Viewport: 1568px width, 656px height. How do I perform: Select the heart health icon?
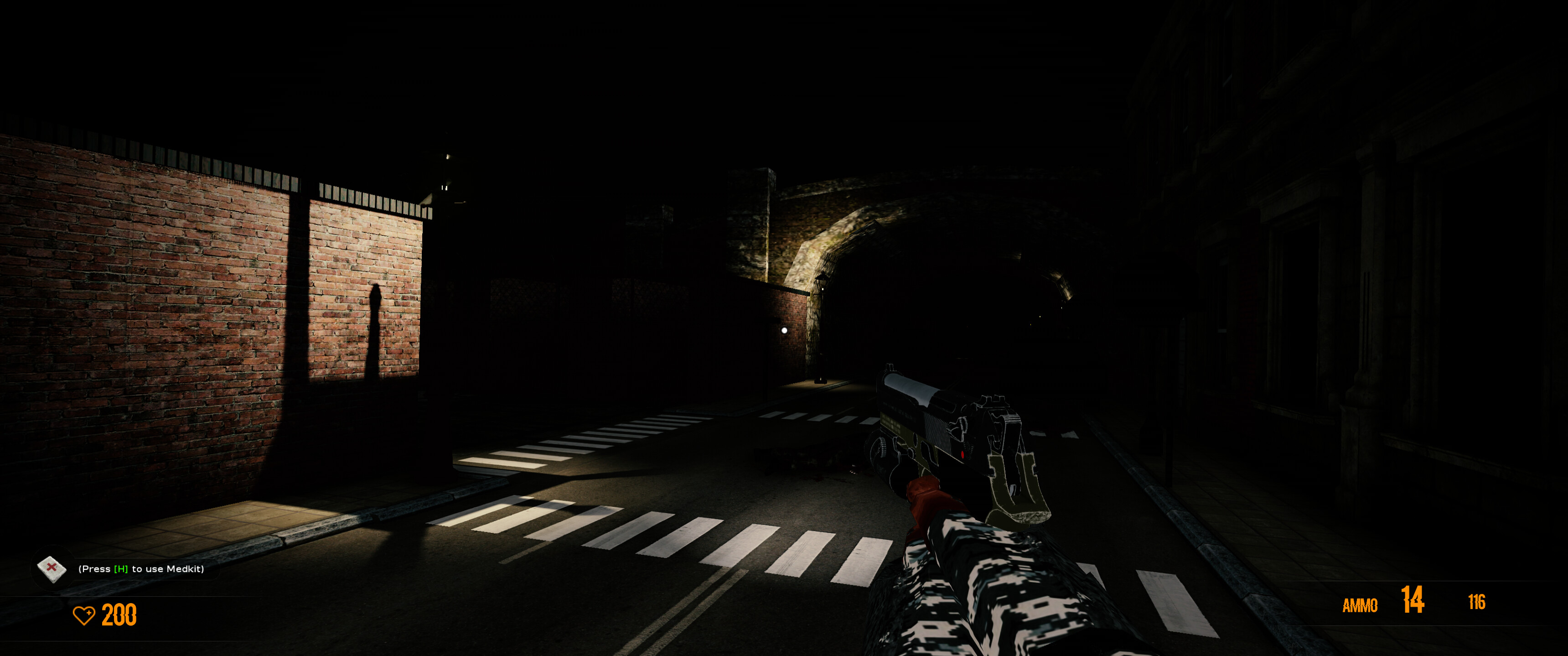click(85, 616)
